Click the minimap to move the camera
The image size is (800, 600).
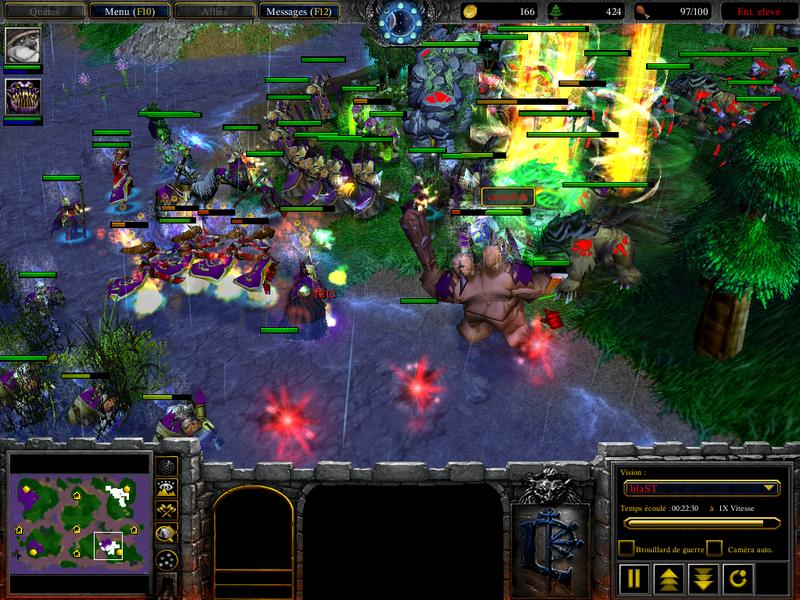click(80, 515)
